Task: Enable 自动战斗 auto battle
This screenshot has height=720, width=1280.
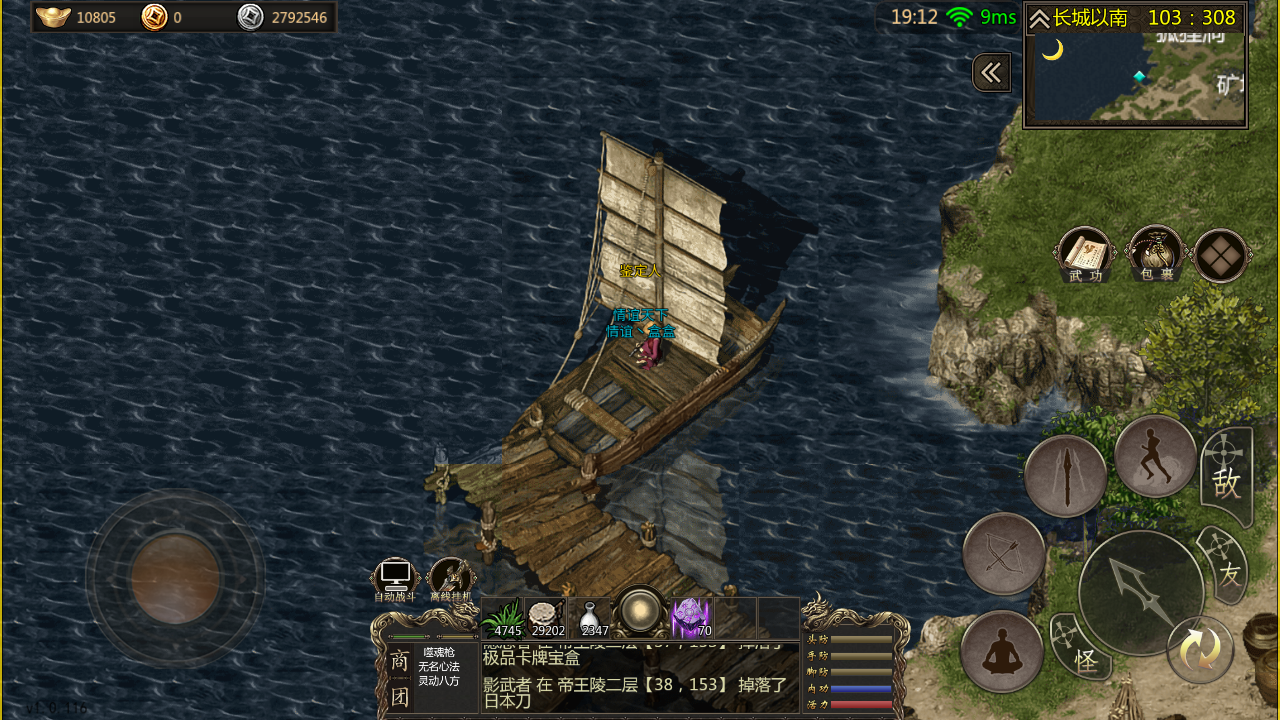Action: click(395, 579)
